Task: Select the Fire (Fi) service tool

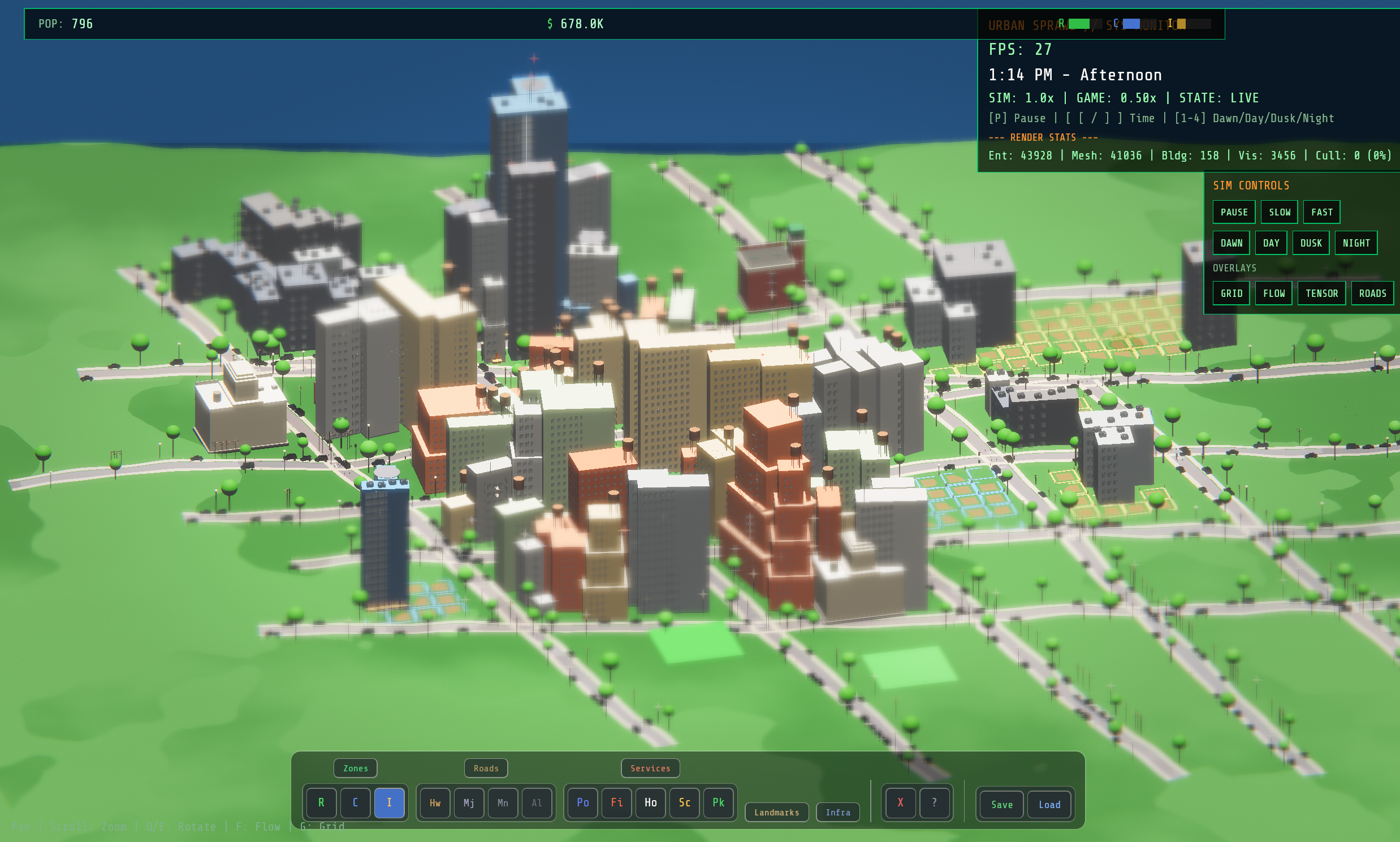Action: 616,803
